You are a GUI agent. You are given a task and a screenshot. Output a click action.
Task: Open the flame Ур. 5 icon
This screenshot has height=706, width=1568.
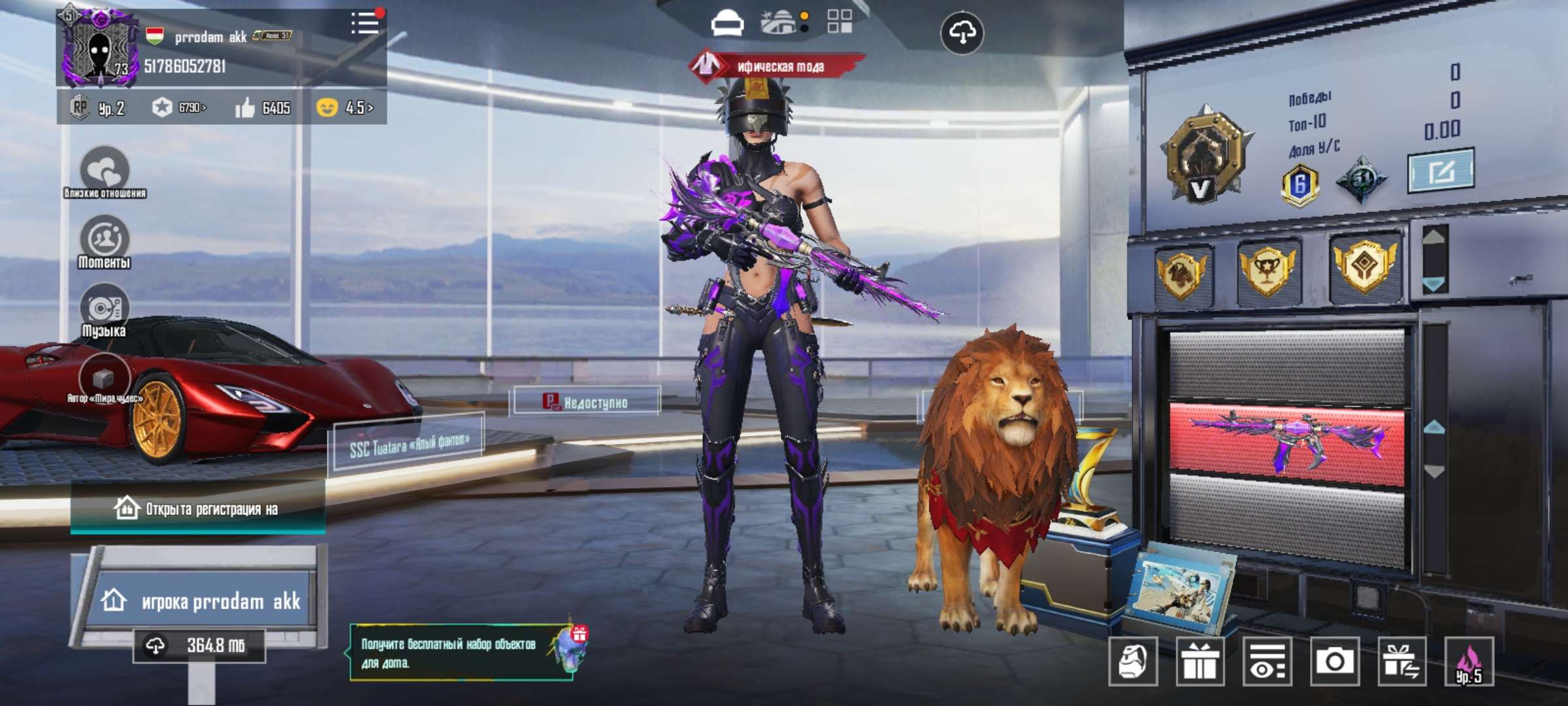point(1469,662)
